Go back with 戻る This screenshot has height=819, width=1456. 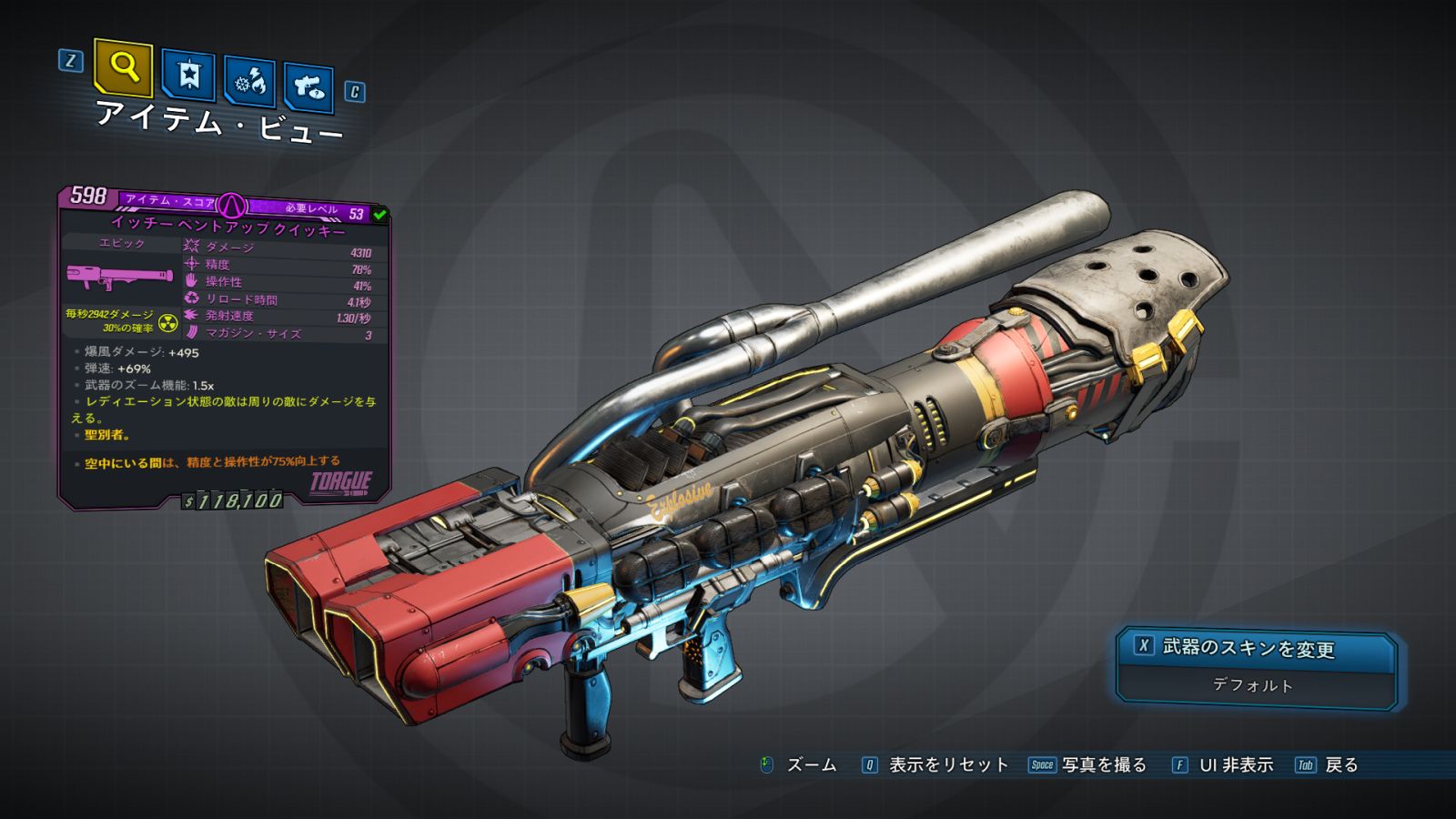(x=1340, y=765)
